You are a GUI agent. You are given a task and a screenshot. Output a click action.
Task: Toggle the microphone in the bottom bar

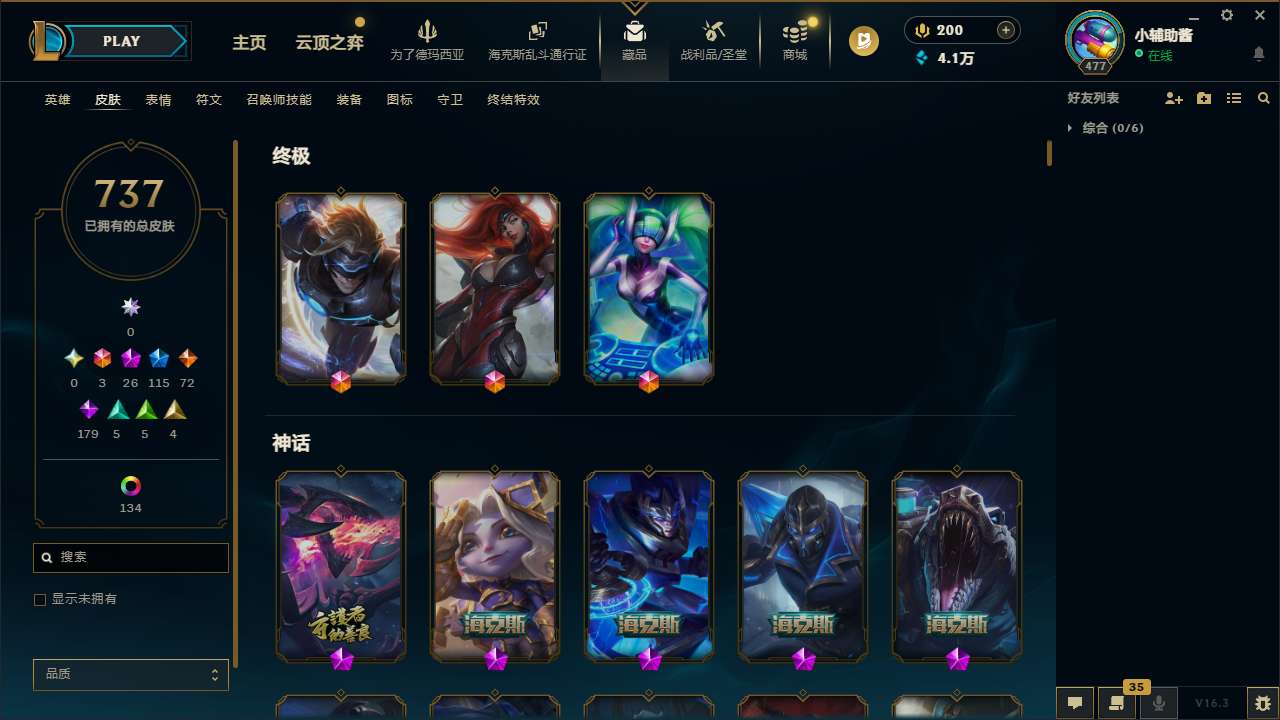pyautogui.click(x=1158, y=703)
